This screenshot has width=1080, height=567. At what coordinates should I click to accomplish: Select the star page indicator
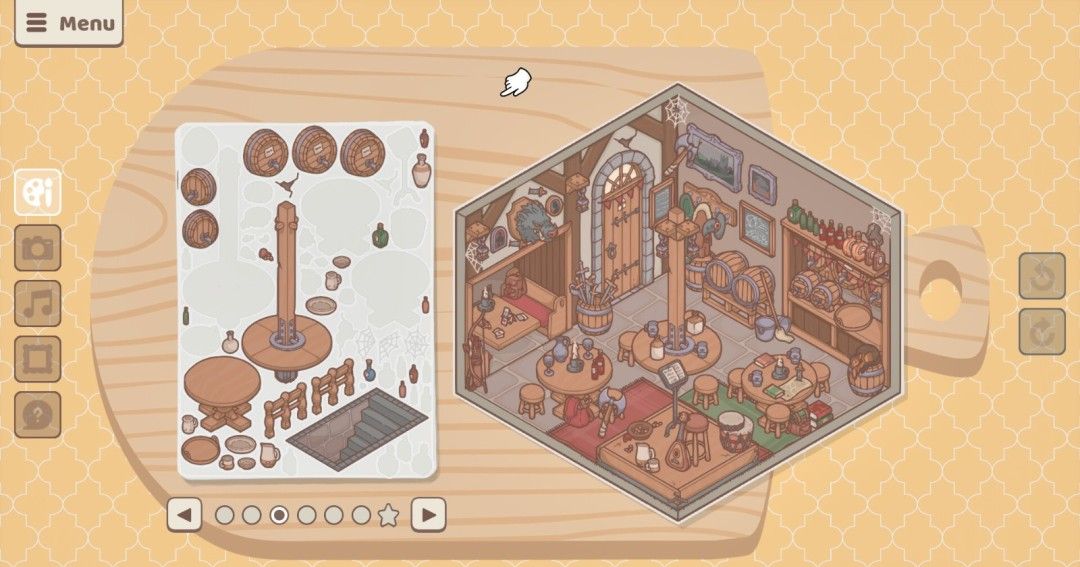coord(388,515)
